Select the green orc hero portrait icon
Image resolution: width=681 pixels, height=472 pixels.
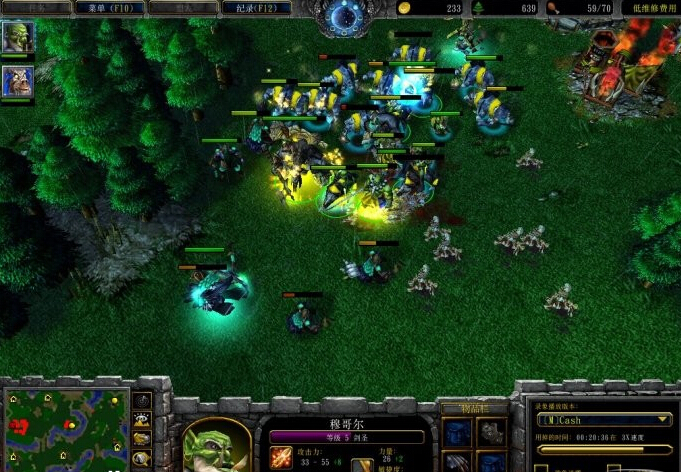[18, 37]
